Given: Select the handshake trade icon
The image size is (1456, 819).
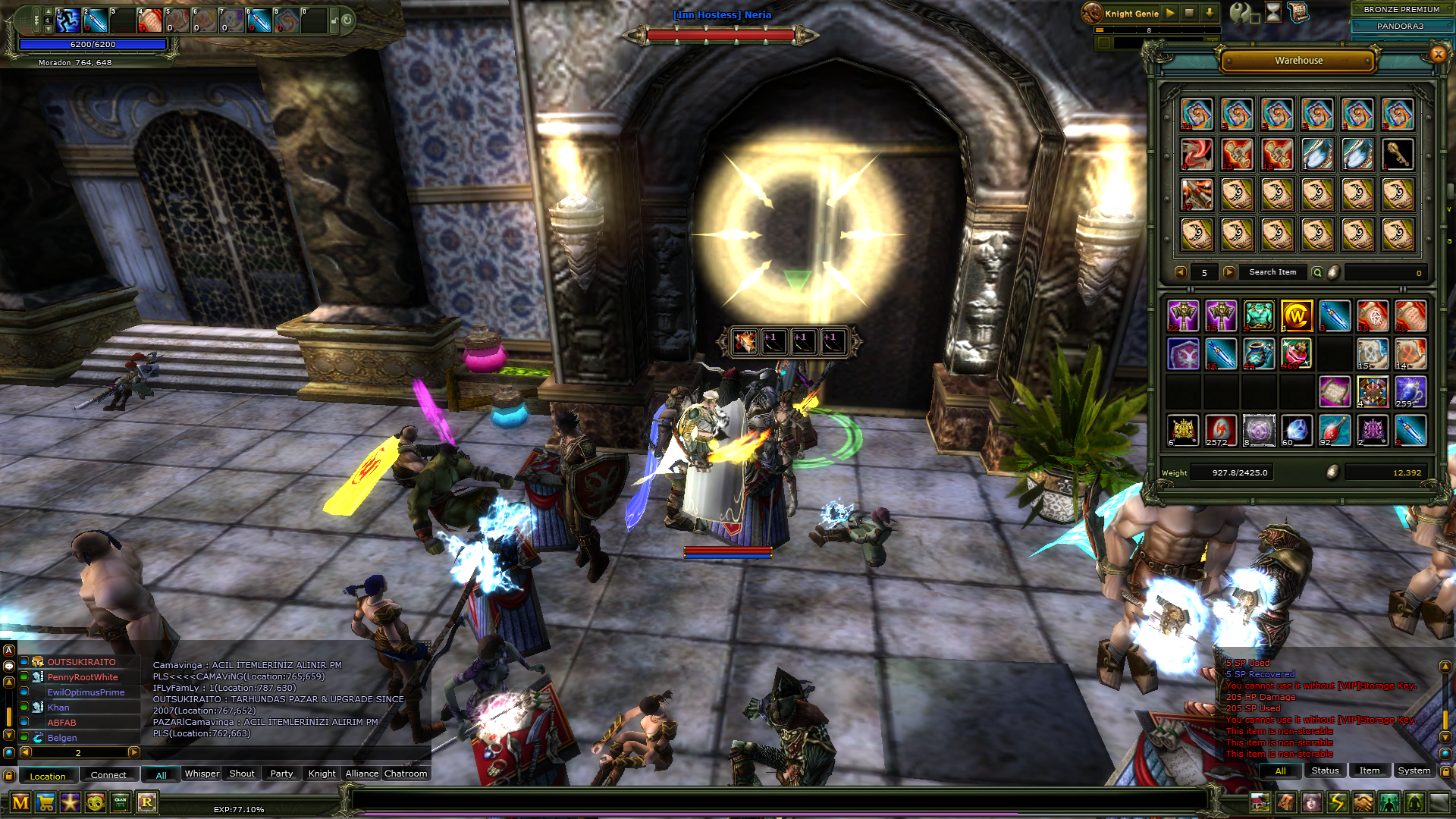Looking at the screenshot, I should point(1363,802).
